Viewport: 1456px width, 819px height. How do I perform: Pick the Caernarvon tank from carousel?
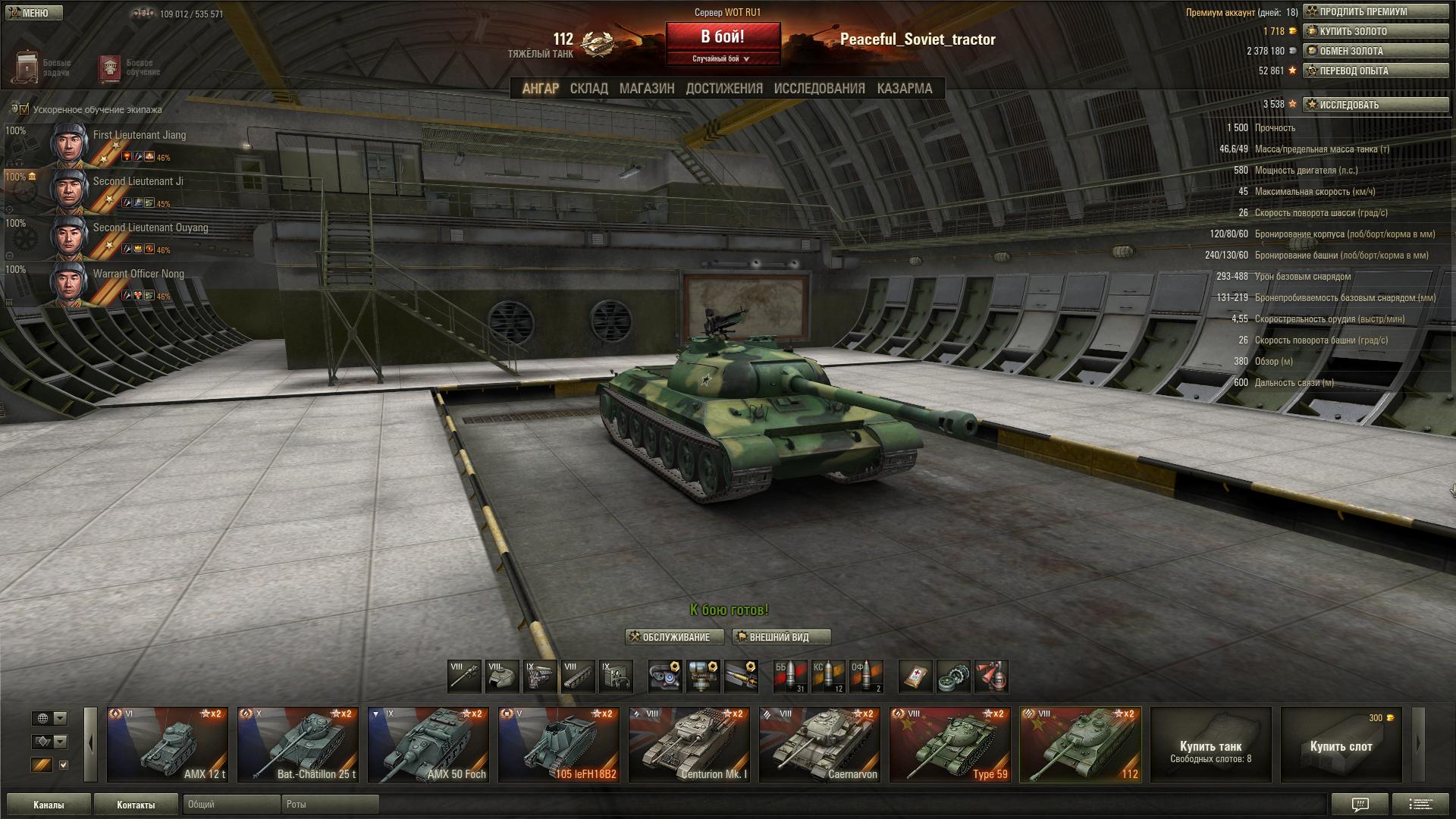point(819,745)
